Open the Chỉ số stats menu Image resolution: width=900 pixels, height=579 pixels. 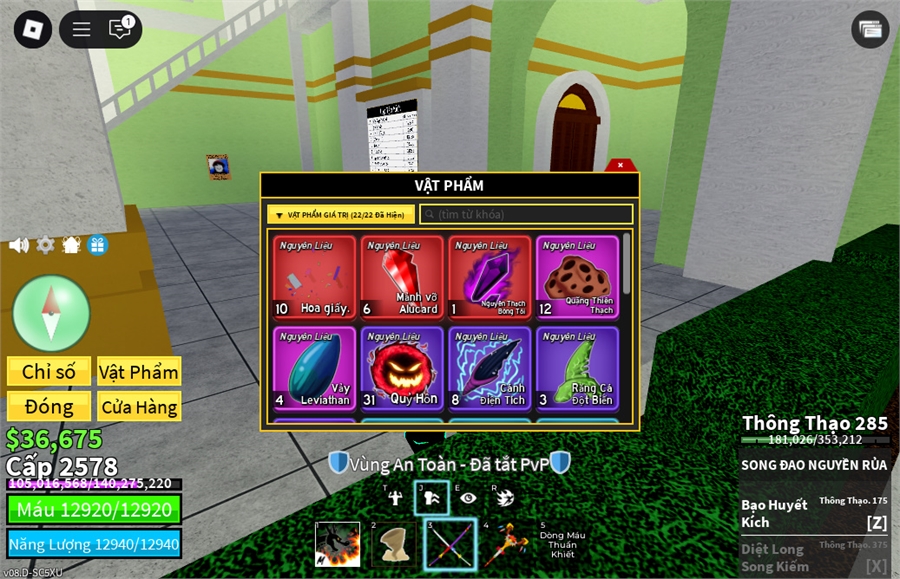(x=49, y=372)
